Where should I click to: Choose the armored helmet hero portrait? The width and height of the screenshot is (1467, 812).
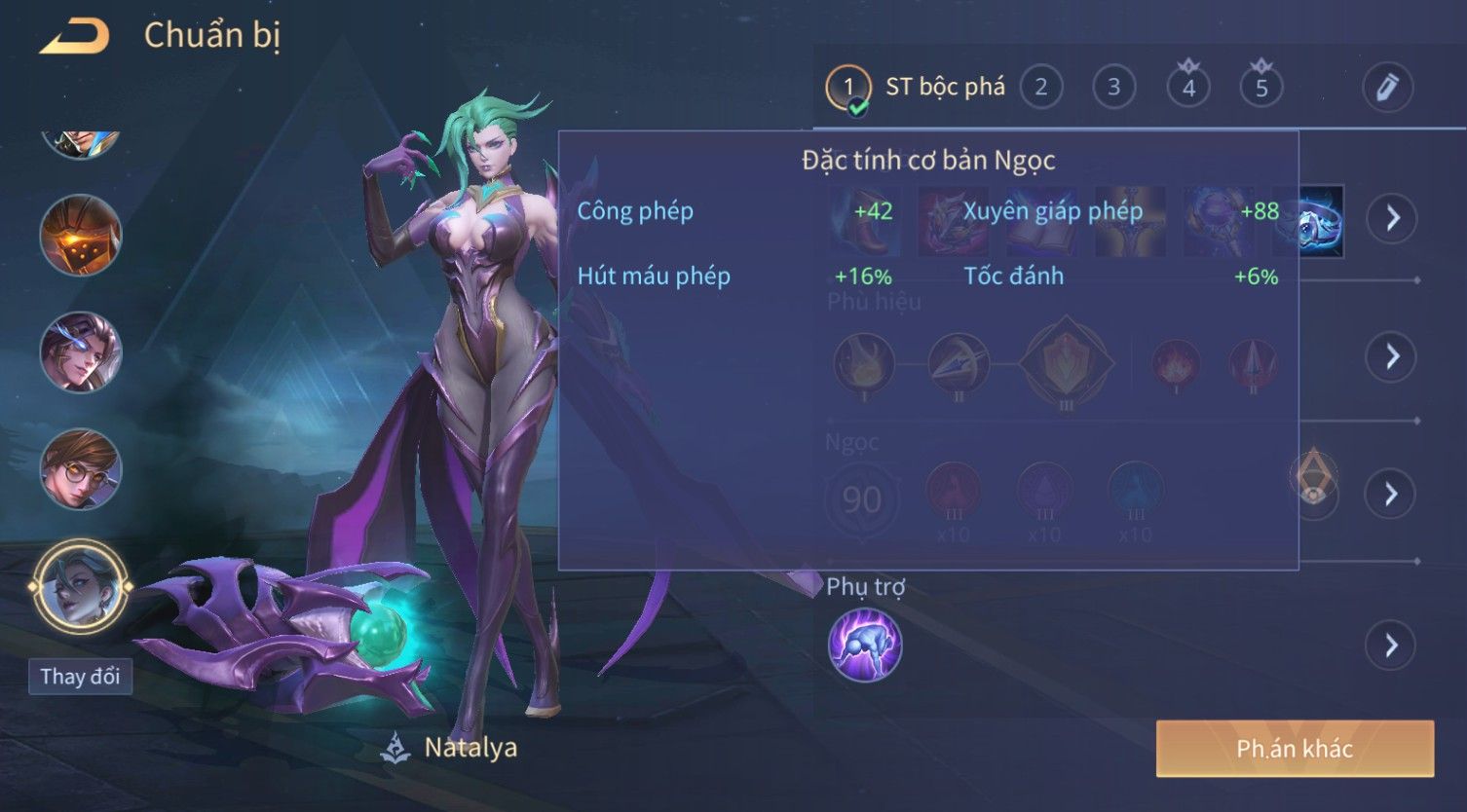(80, 236)
